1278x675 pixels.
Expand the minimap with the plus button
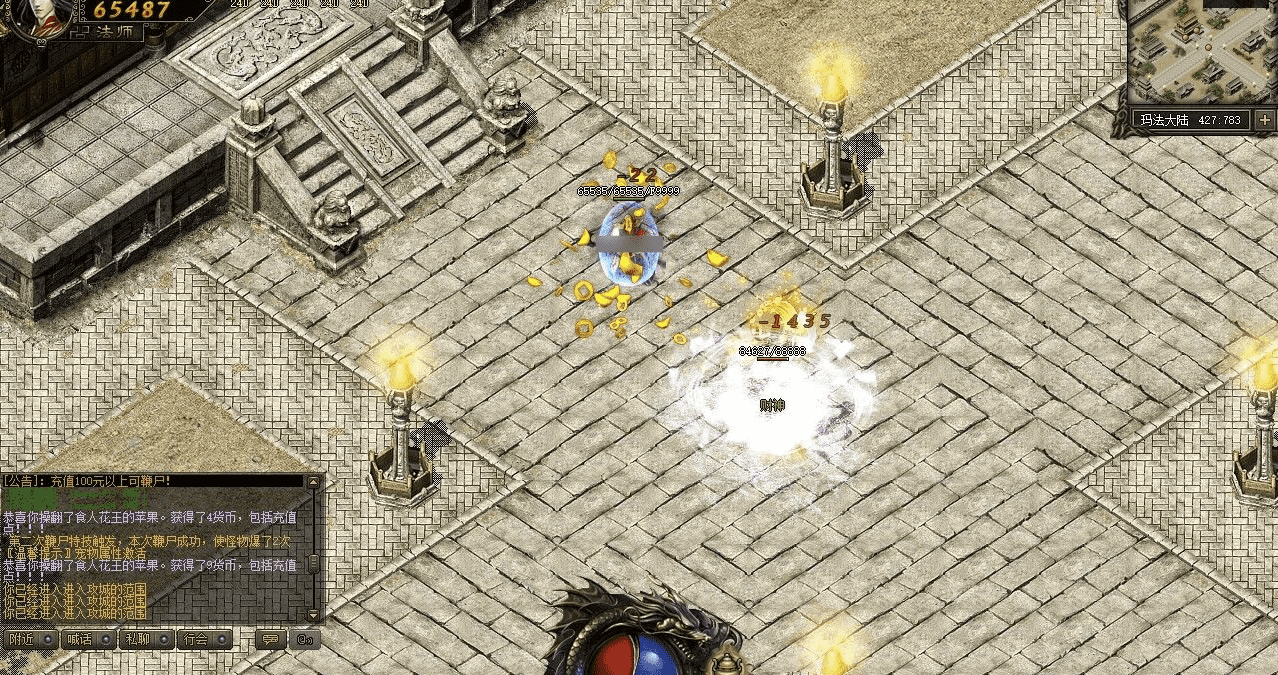(x=1265, y=120)
